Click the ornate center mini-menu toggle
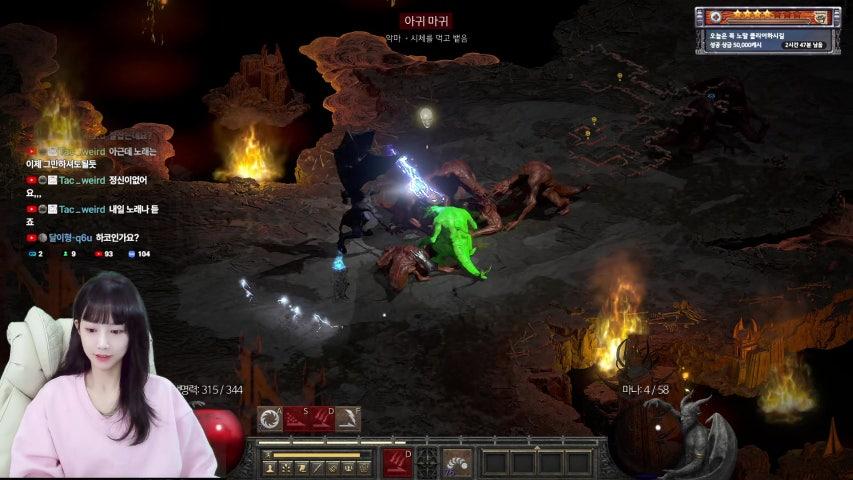Viewport: 853px width, 480px height. pos(427,463)
